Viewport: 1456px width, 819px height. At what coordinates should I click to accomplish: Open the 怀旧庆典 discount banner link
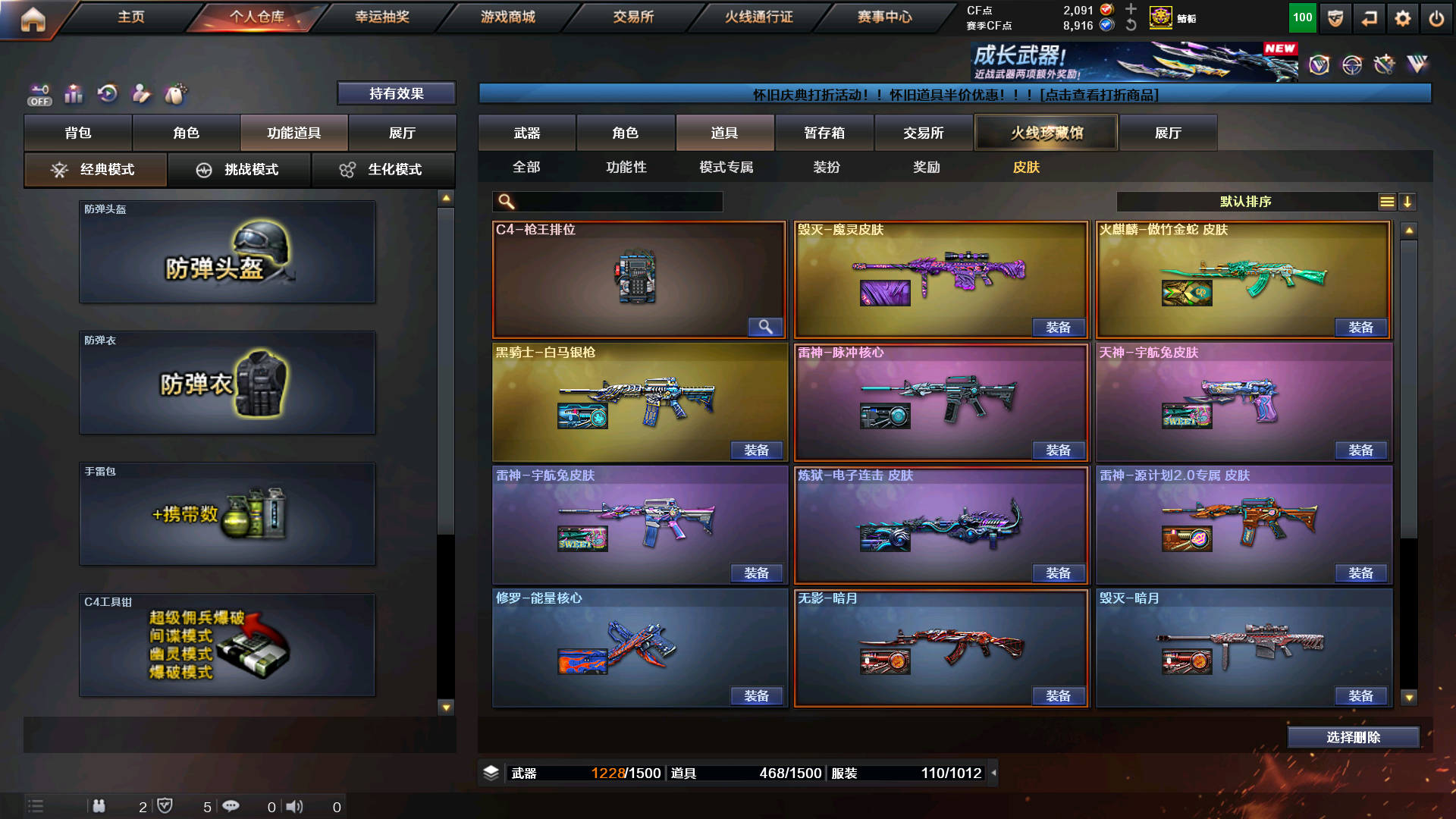coord(955,95)
